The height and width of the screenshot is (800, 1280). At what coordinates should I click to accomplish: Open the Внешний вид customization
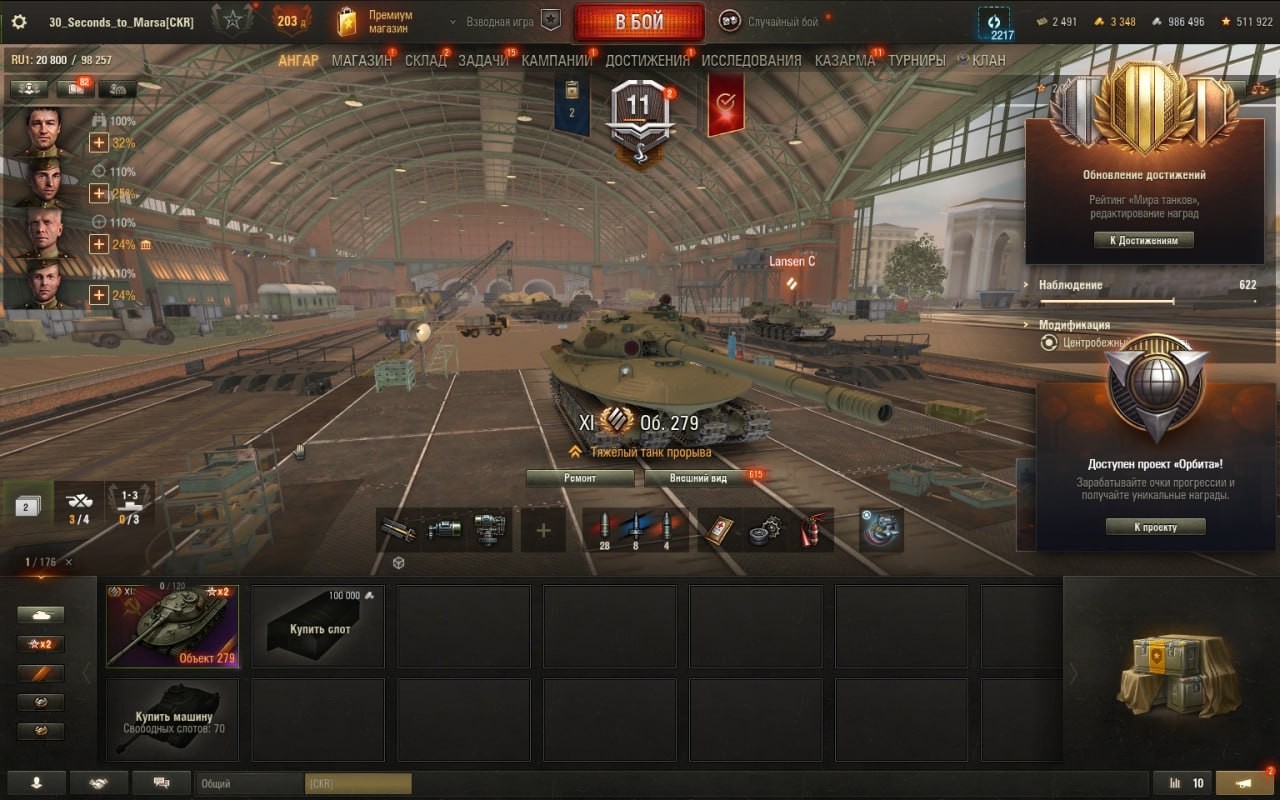click(x=699, y=478)
